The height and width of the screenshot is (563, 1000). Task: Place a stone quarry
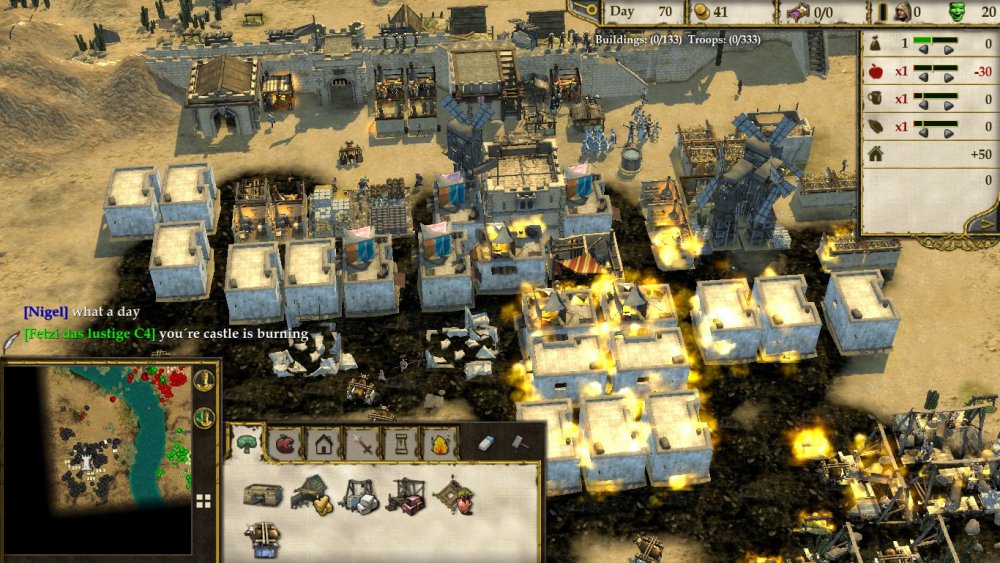[358, 495]
